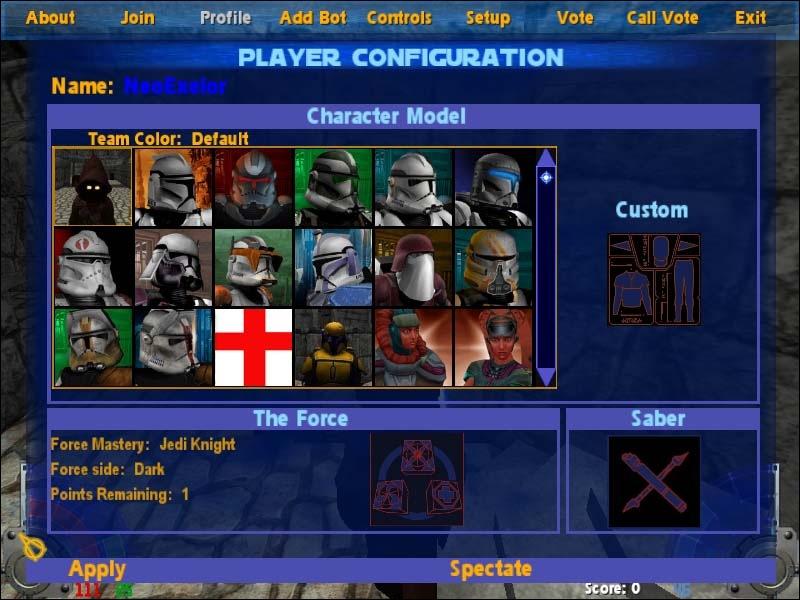This screenshot has width=800, height=600.
Task: Apply the player configuration
Action: click(97, 570)
